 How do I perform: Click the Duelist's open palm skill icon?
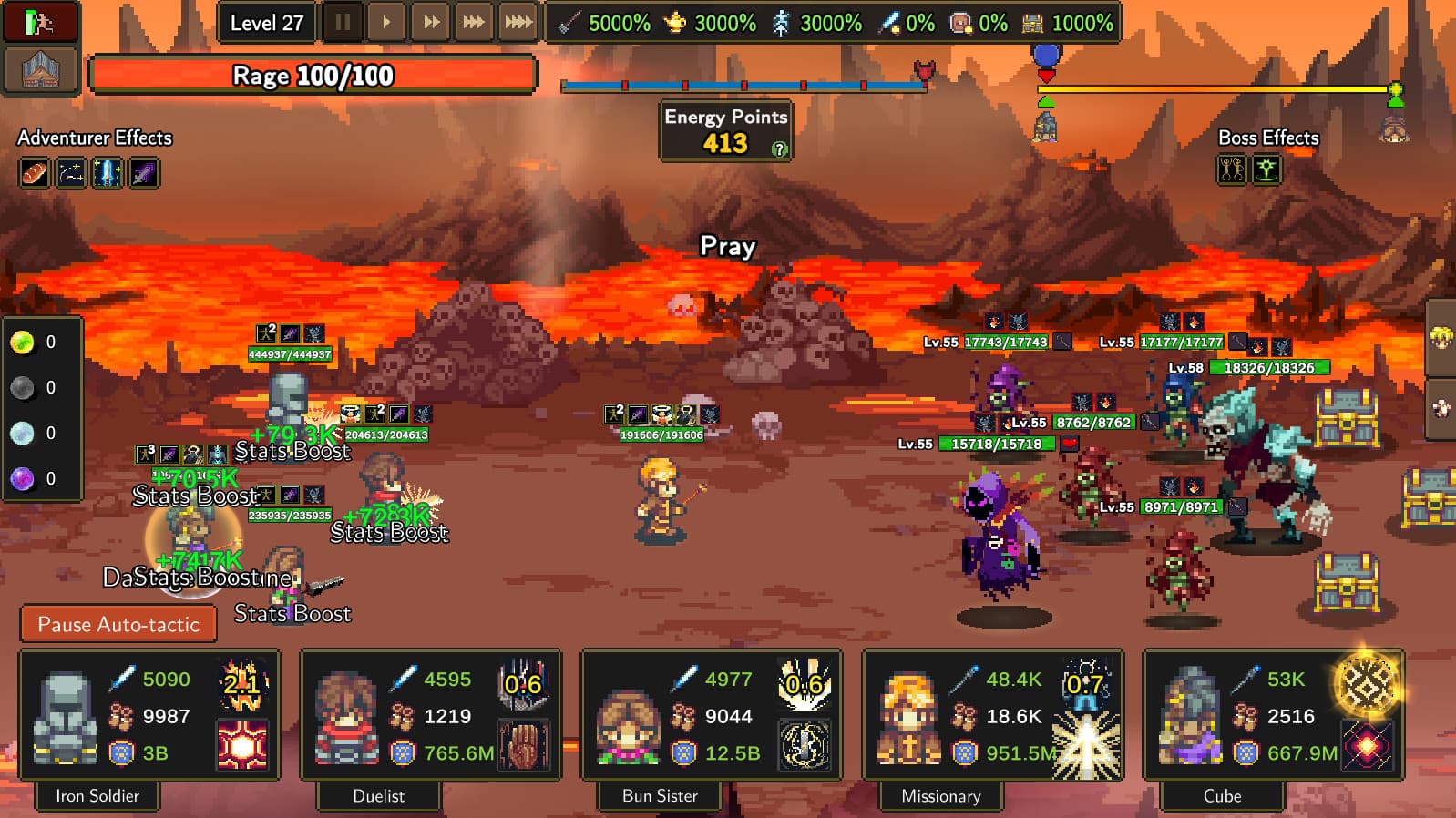click(x=526, y=743)
